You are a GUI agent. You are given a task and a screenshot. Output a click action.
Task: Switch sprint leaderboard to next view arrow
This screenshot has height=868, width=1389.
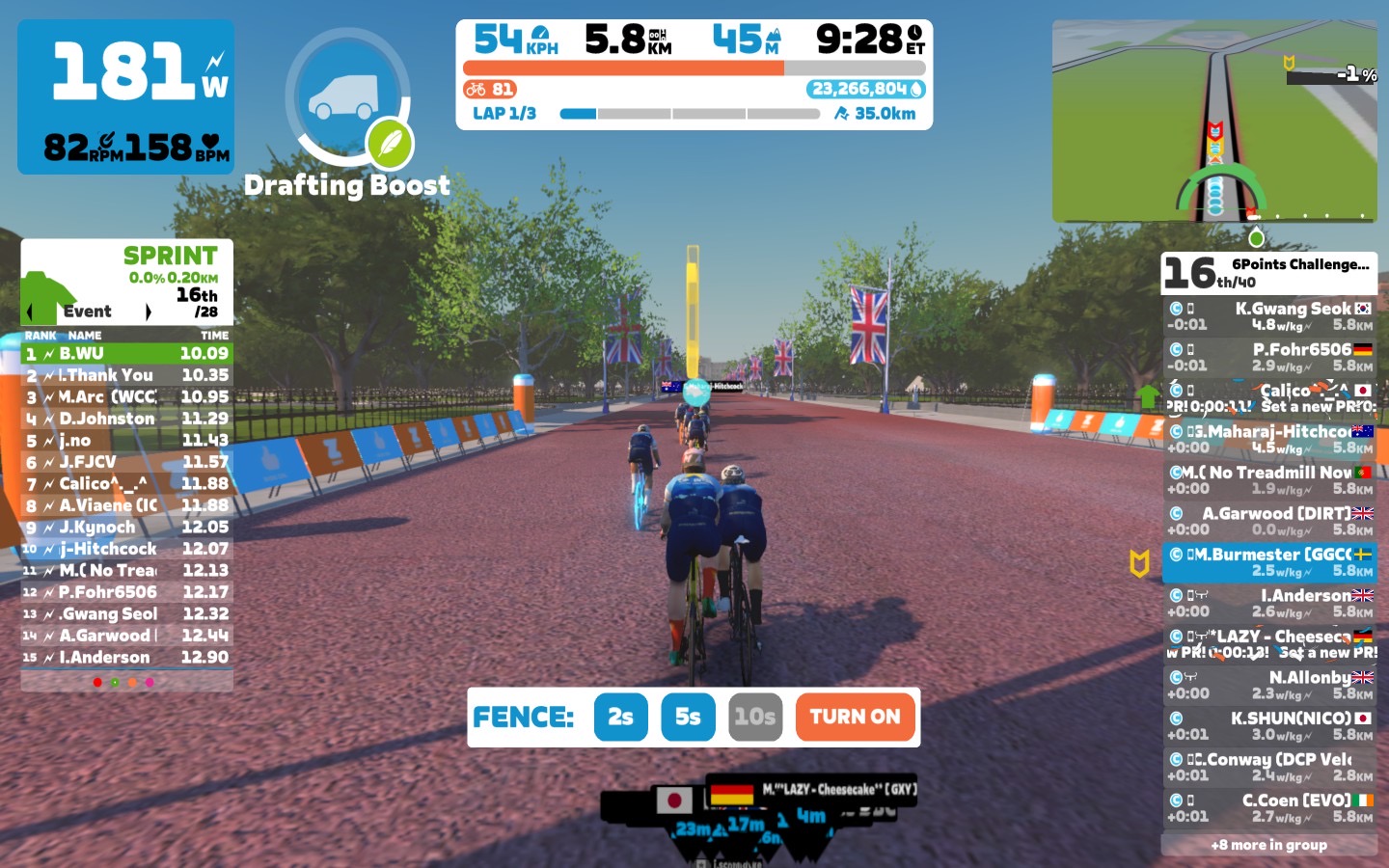tap(148, 312)
